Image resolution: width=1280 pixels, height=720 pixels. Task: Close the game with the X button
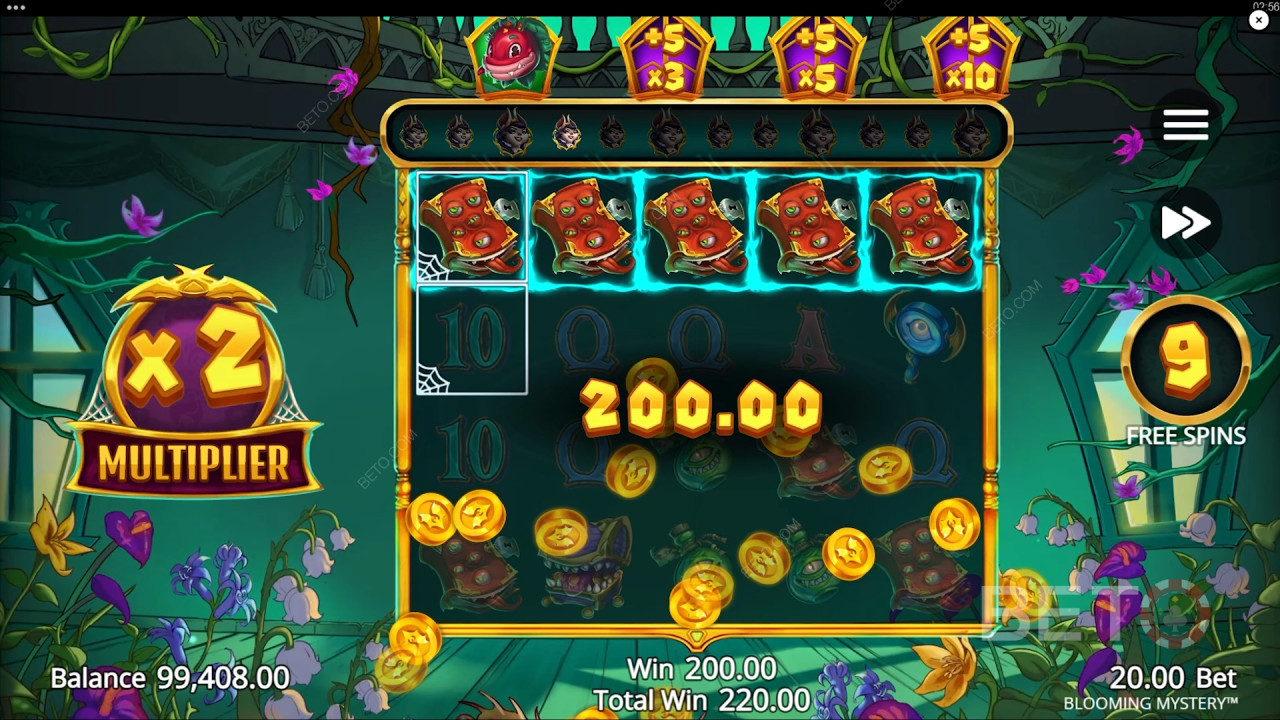(1259, 20)
